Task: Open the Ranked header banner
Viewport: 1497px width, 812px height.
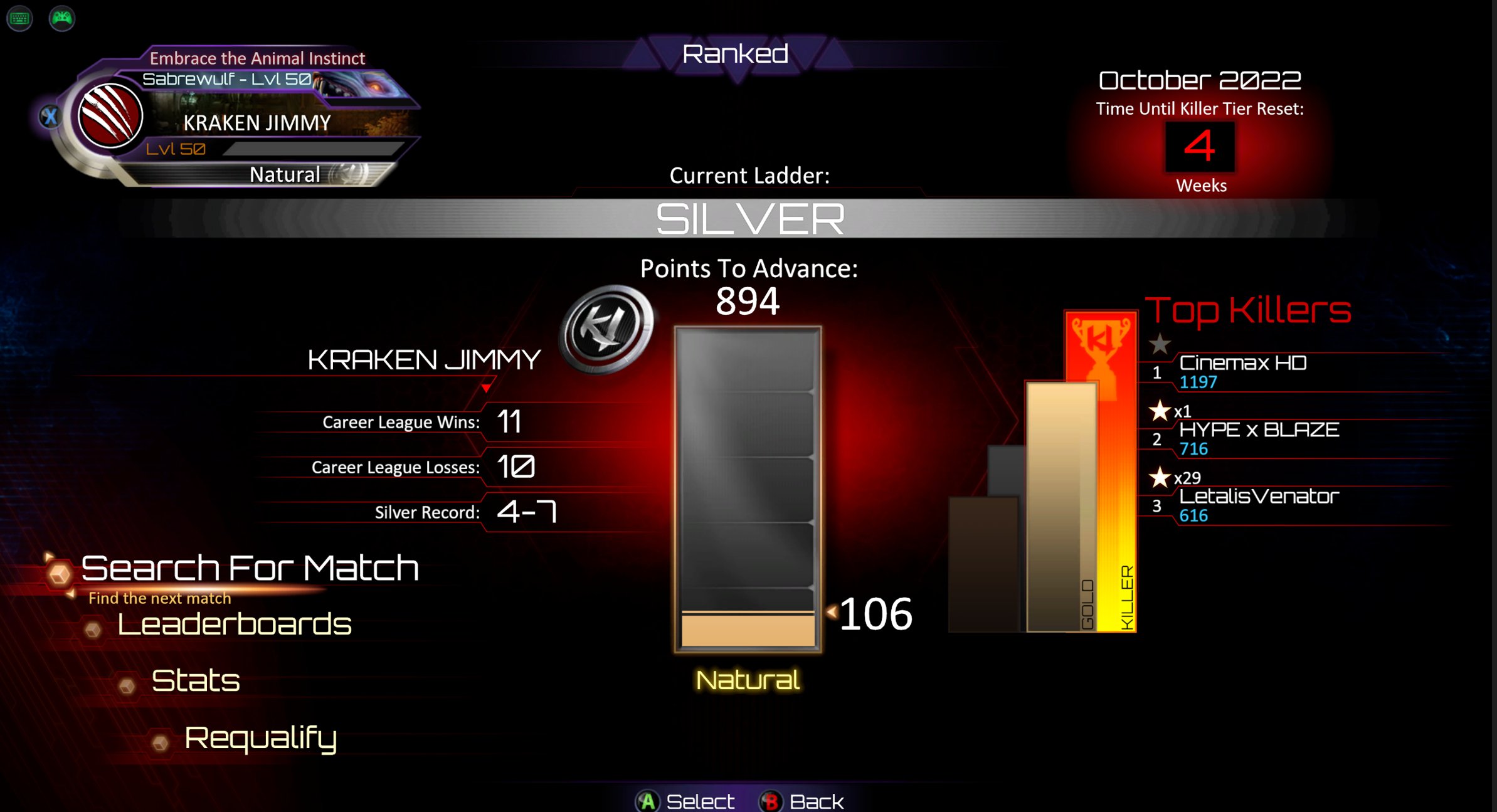Action: pos(735,55)
